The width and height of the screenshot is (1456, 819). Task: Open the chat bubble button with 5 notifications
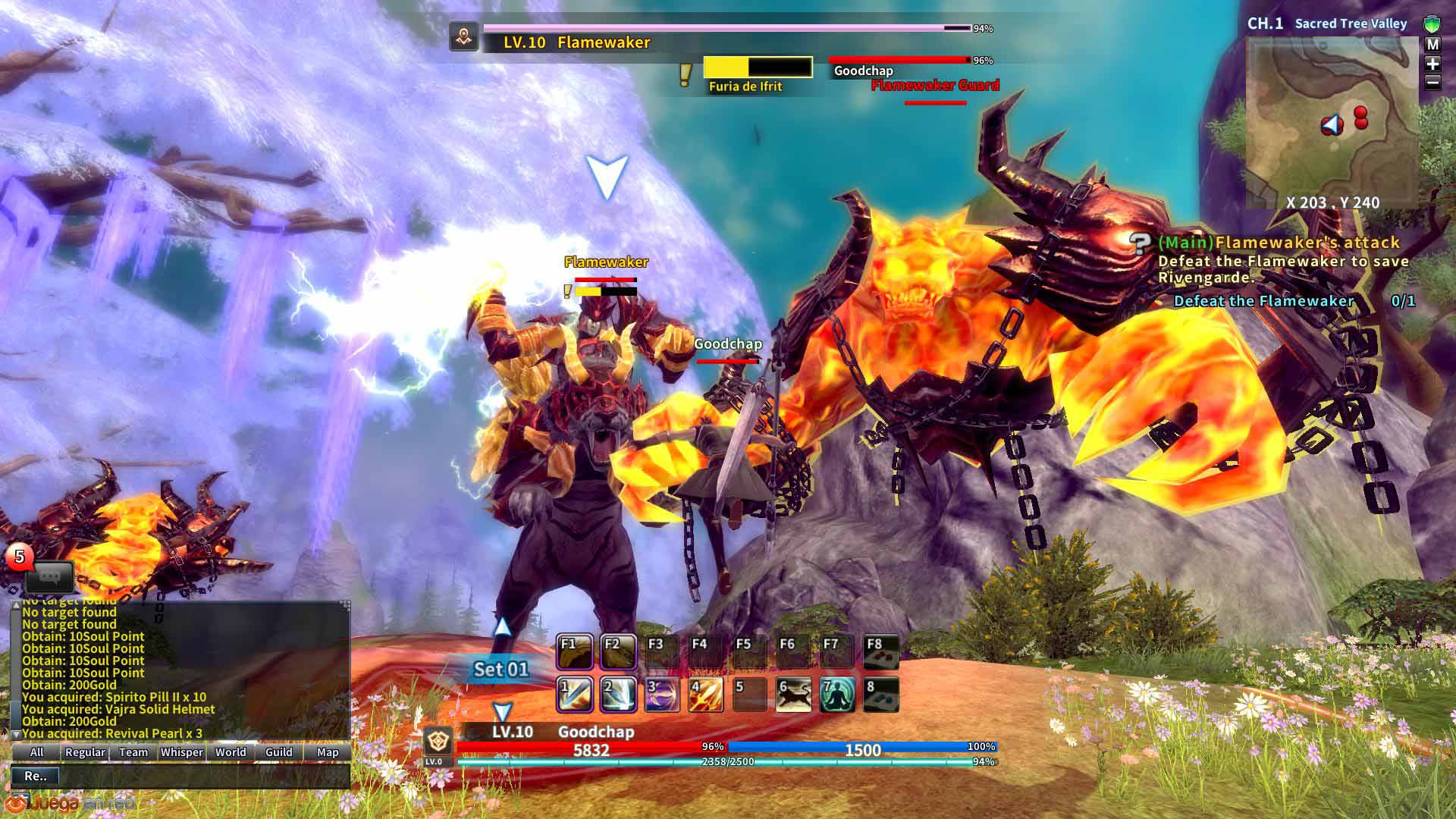point(49,577)
